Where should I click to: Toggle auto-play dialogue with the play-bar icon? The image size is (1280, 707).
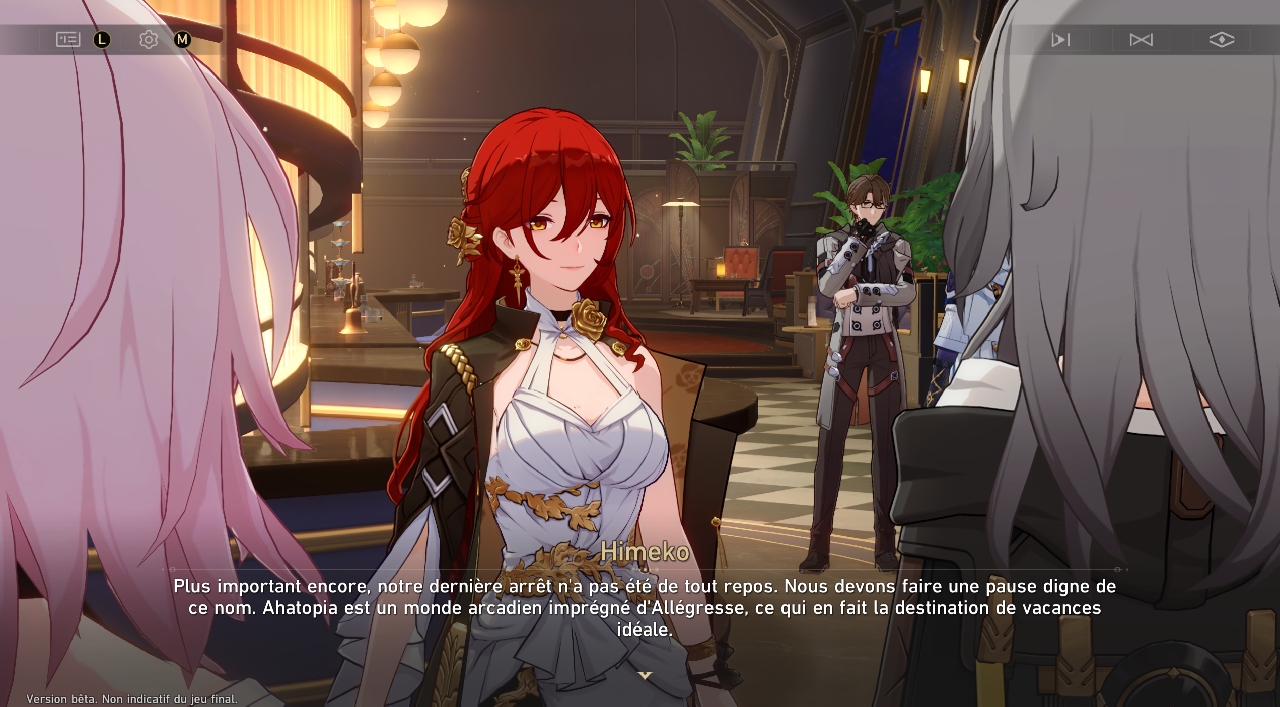pos(1061,39)
